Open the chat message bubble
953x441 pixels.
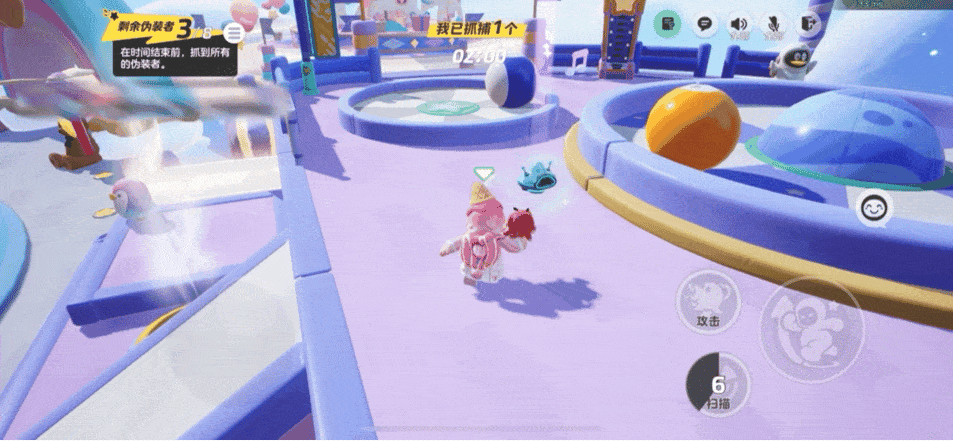click(704, 24)
